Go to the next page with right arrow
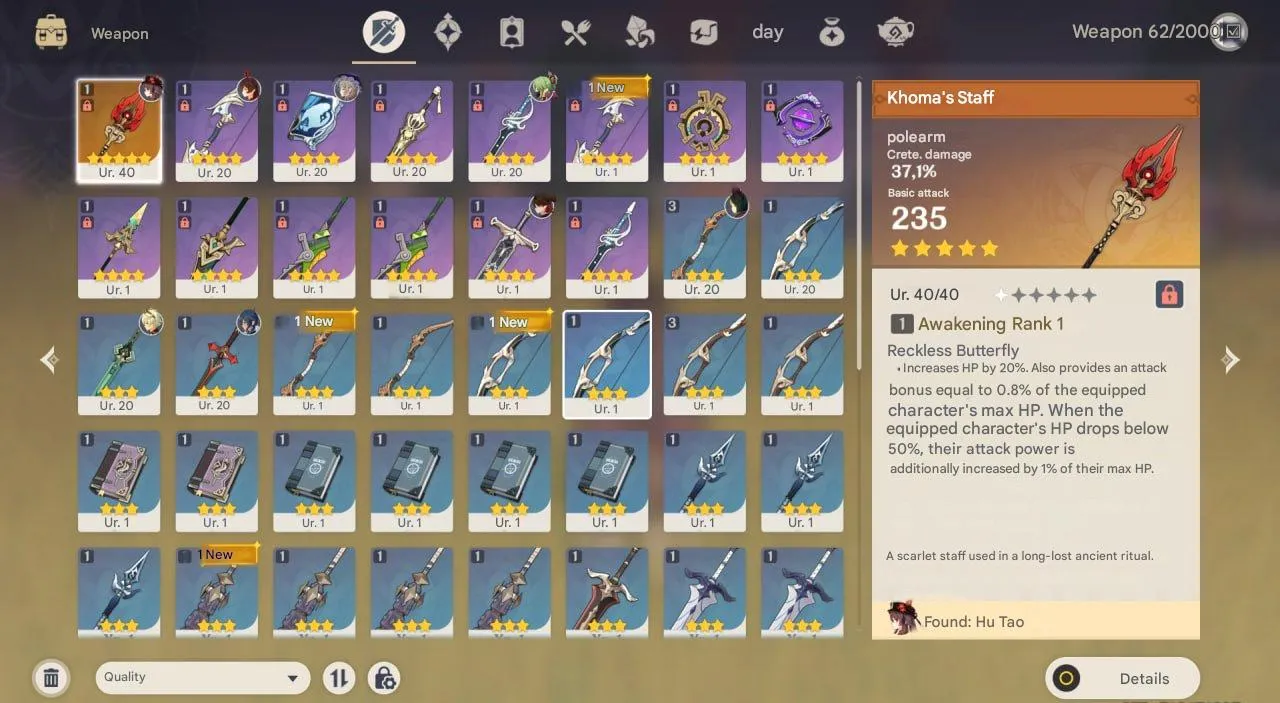Image resolution: width=1280 pixels, height=703 pixels. point(1231,360)
